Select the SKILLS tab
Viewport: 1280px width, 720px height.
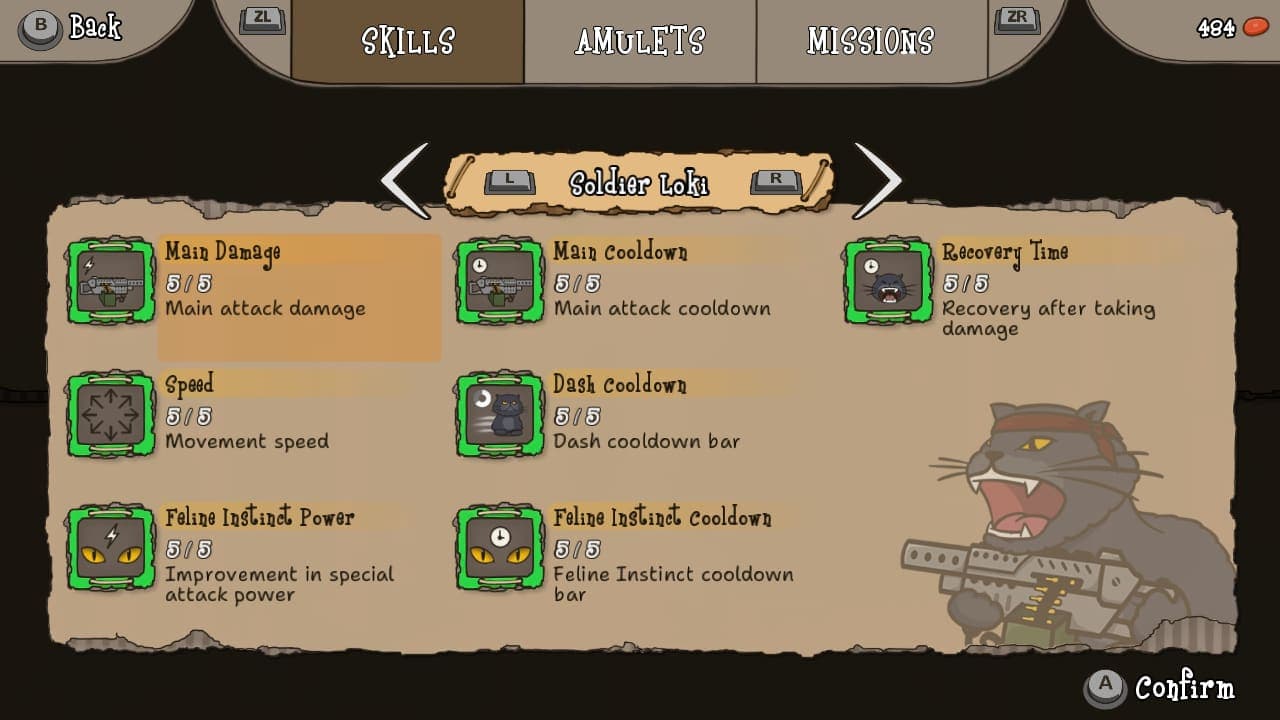[407, 41]
